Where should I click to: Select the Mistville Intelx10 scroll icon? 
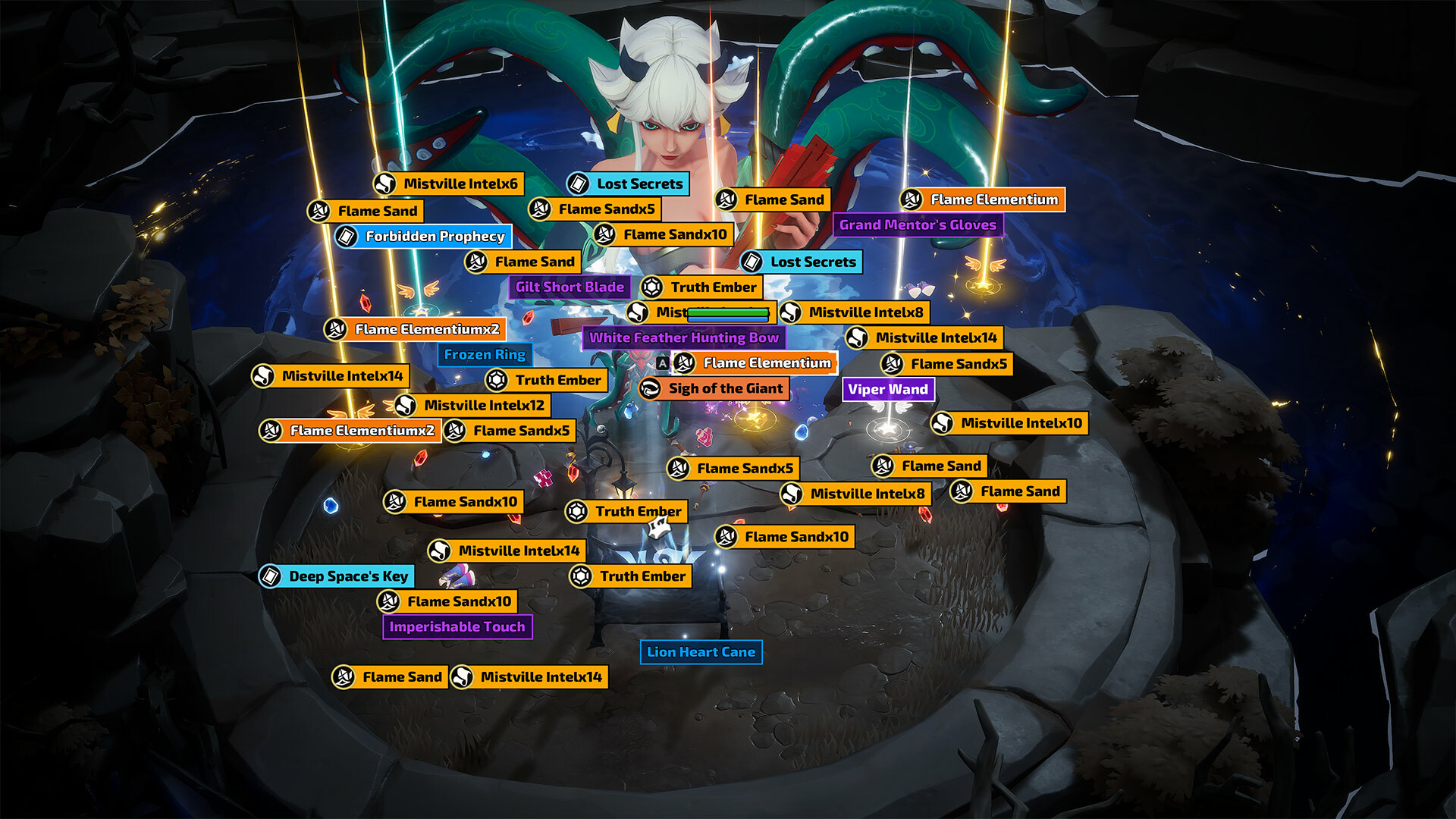coord(946,424)
